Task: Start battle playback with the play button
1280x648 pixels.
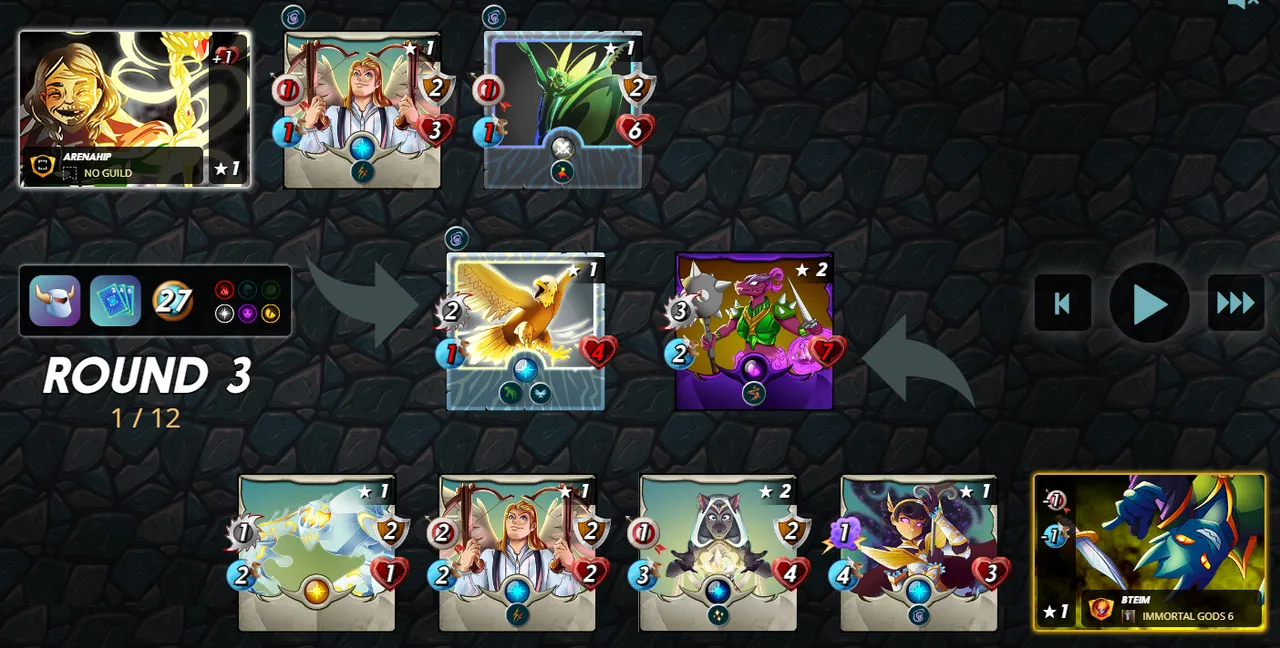Action: (x=1149, y=303)
